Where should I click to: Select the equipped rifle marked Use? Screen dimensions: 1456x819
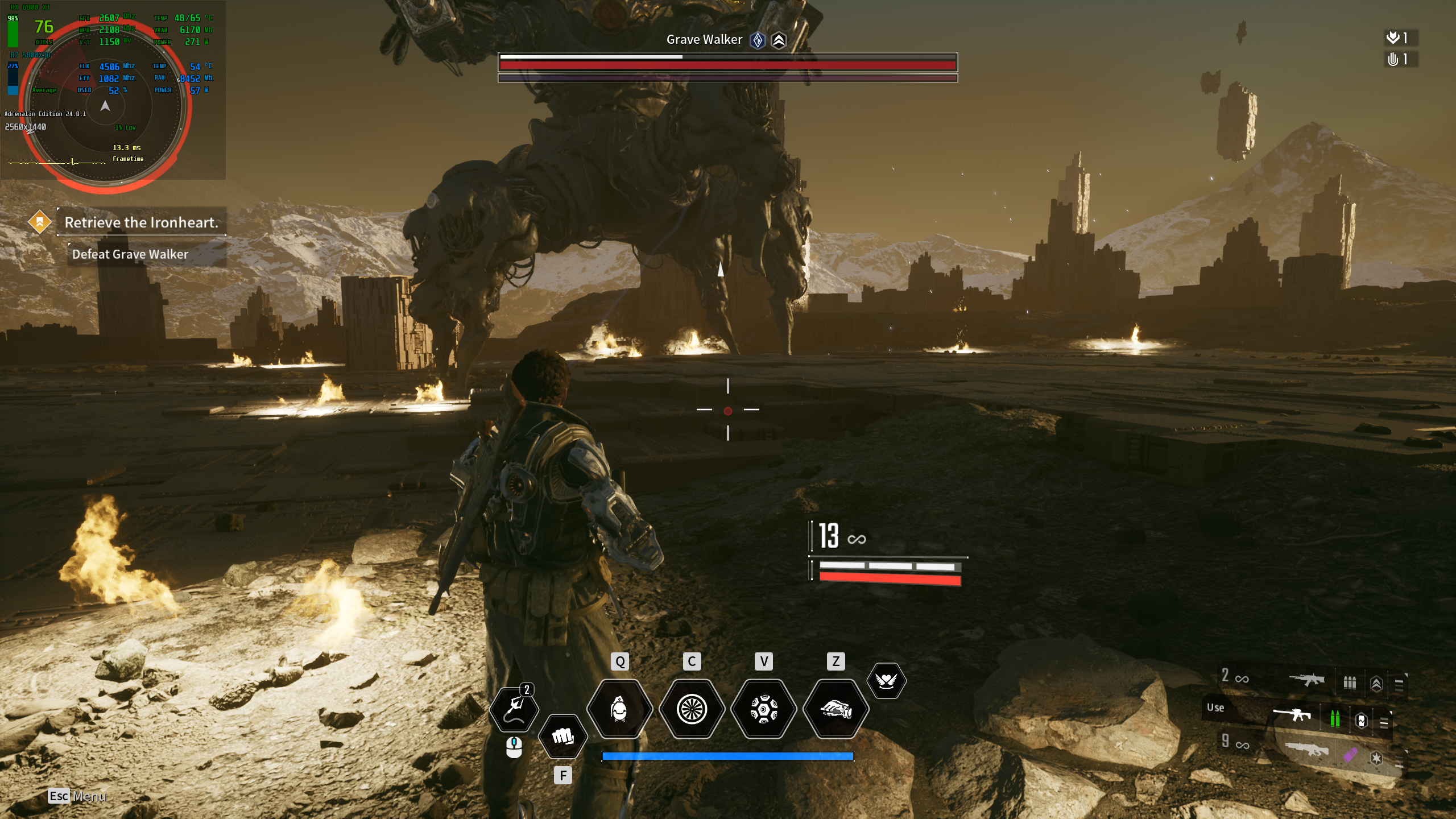(x=1292, y=714)
